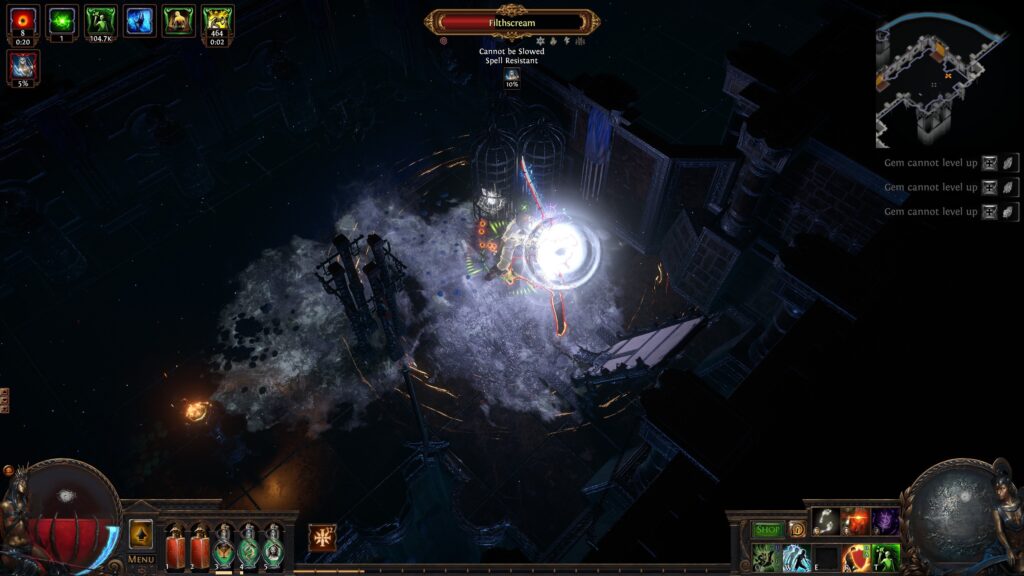Click the minimap in the corner
This screenshot has width=1024, height=576.
tap(938, 78)
